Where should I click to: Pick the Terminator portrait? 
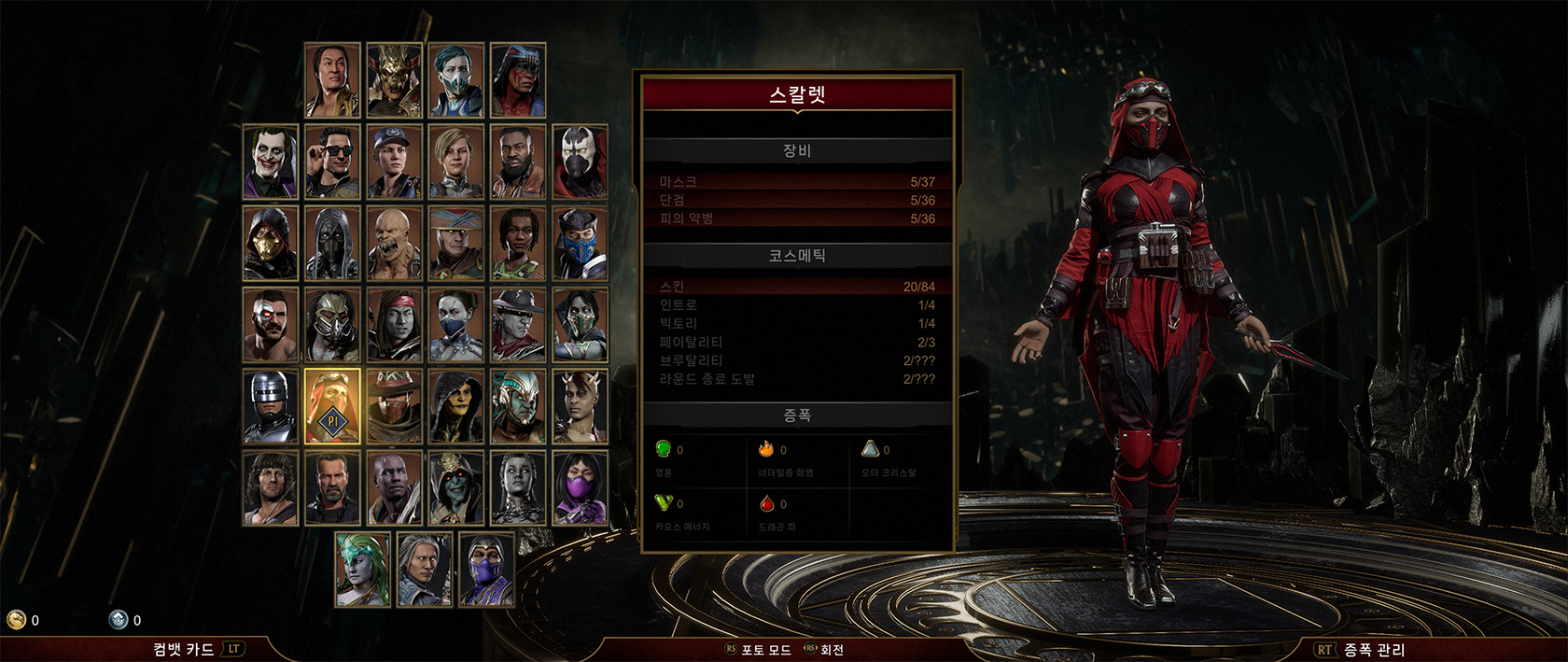tap(332, 487)
